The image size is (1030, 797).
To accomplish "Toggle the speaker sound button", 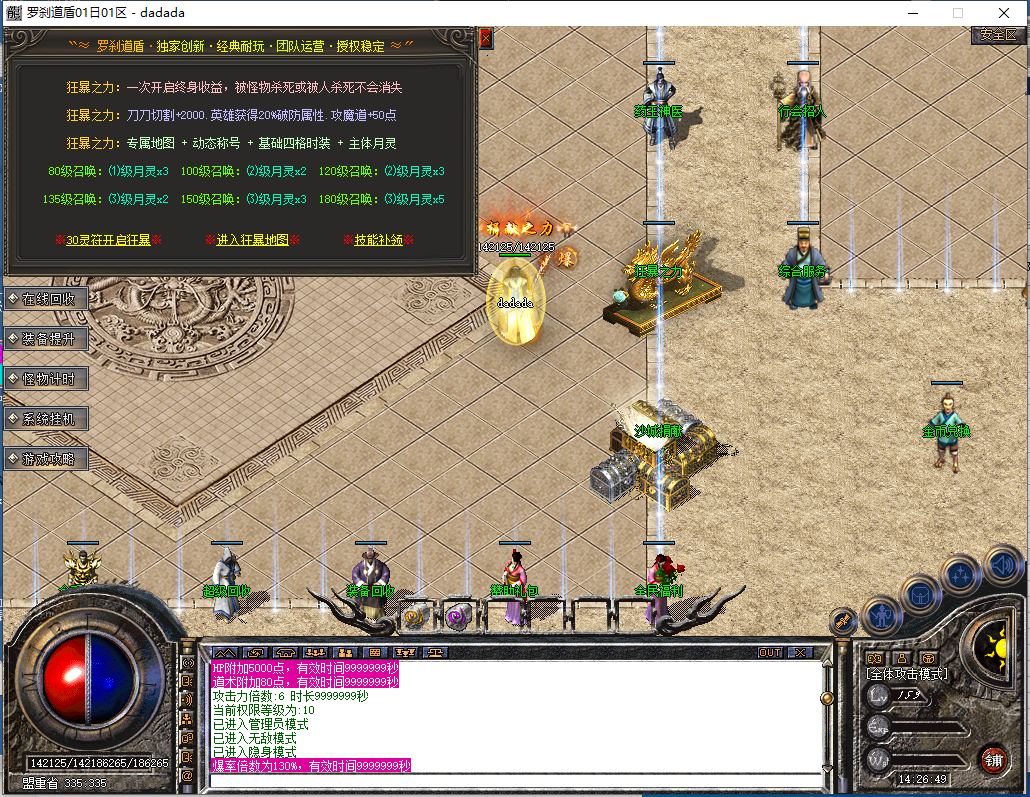I will point(1002,565).
